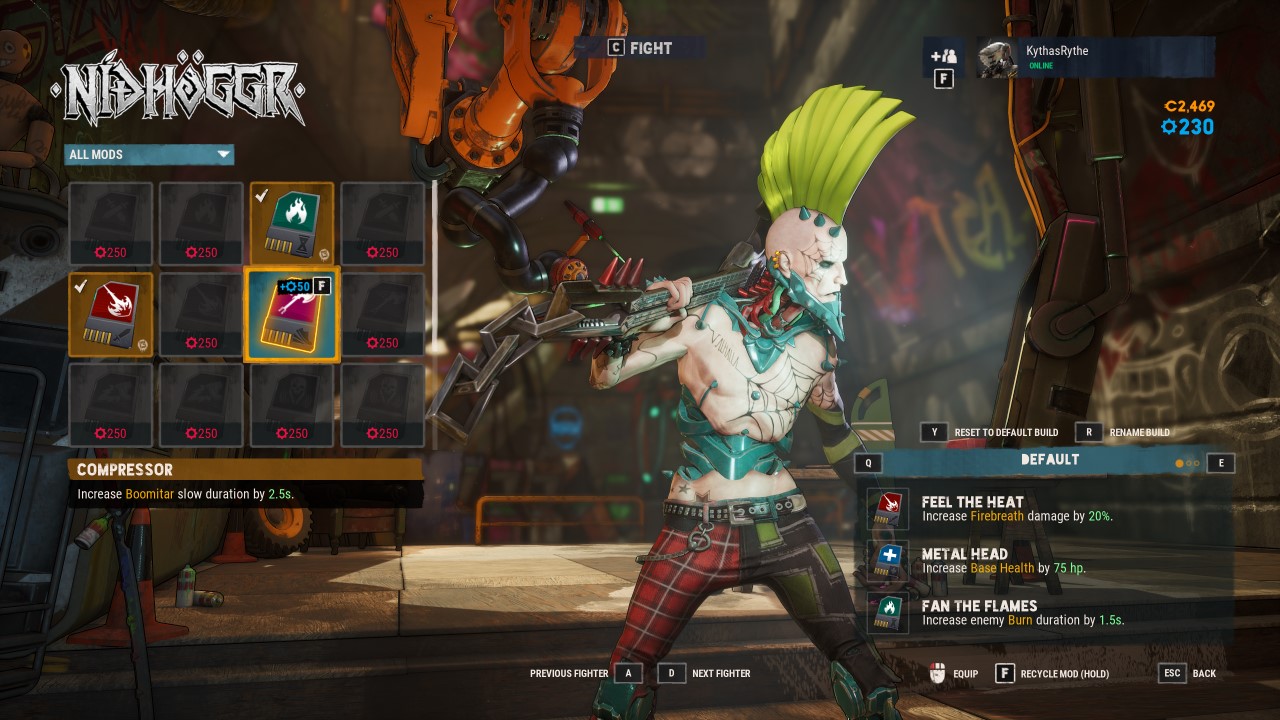This screenshot has width=1280, height=720.
Task: Open the KythasRythe player profile
Action: (x=1095, y=57)
